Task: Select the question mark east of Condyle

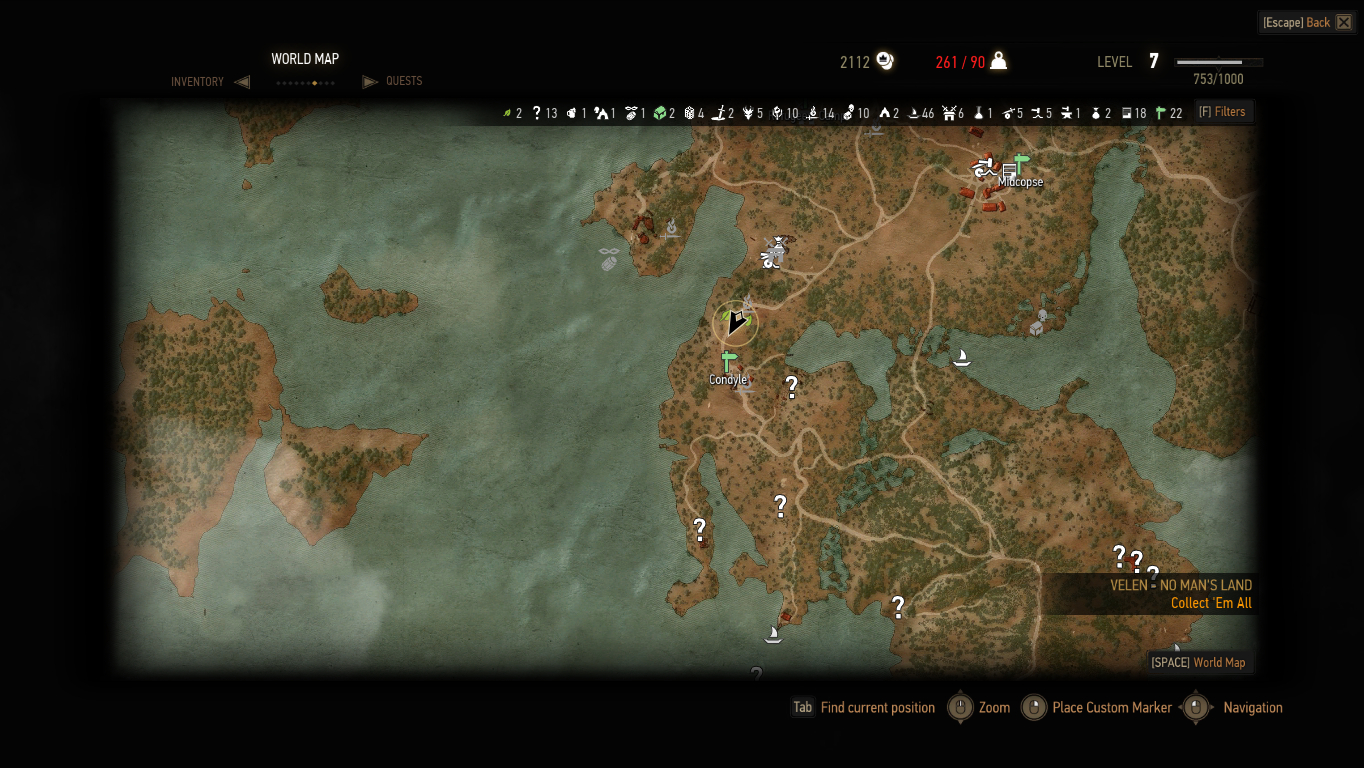Action: 791,386
